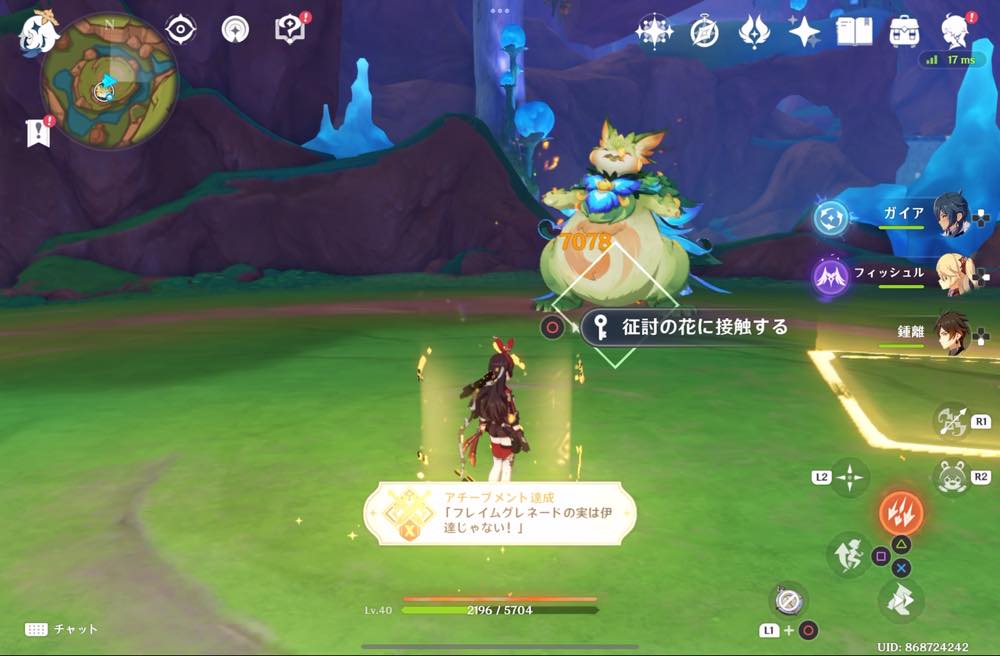Open the compass icon in top bar

704,32
